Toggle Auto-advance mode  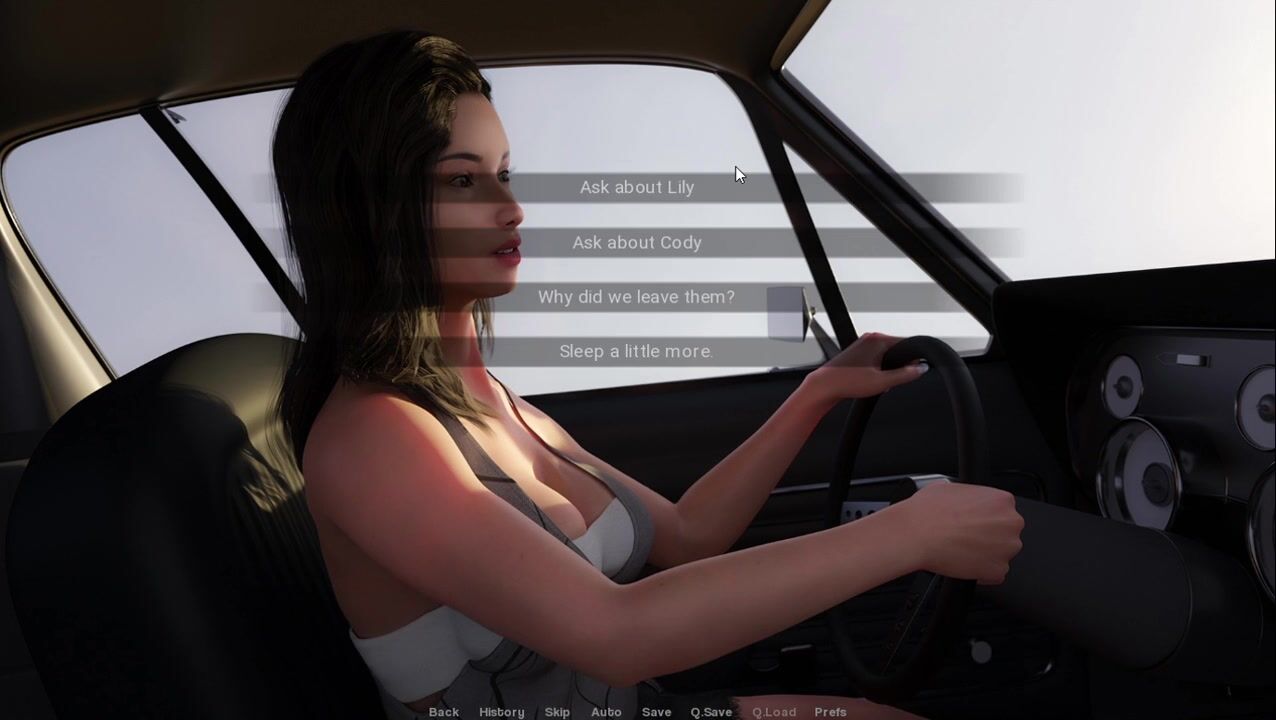tap(606, 712)
